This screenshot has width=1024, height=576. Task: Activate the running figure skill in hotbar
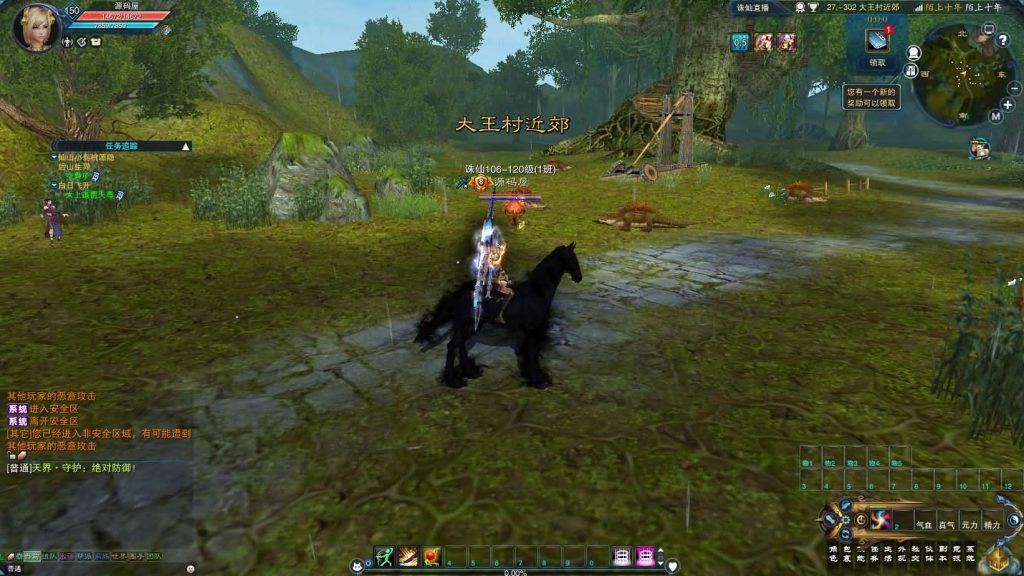pos(384,556)
